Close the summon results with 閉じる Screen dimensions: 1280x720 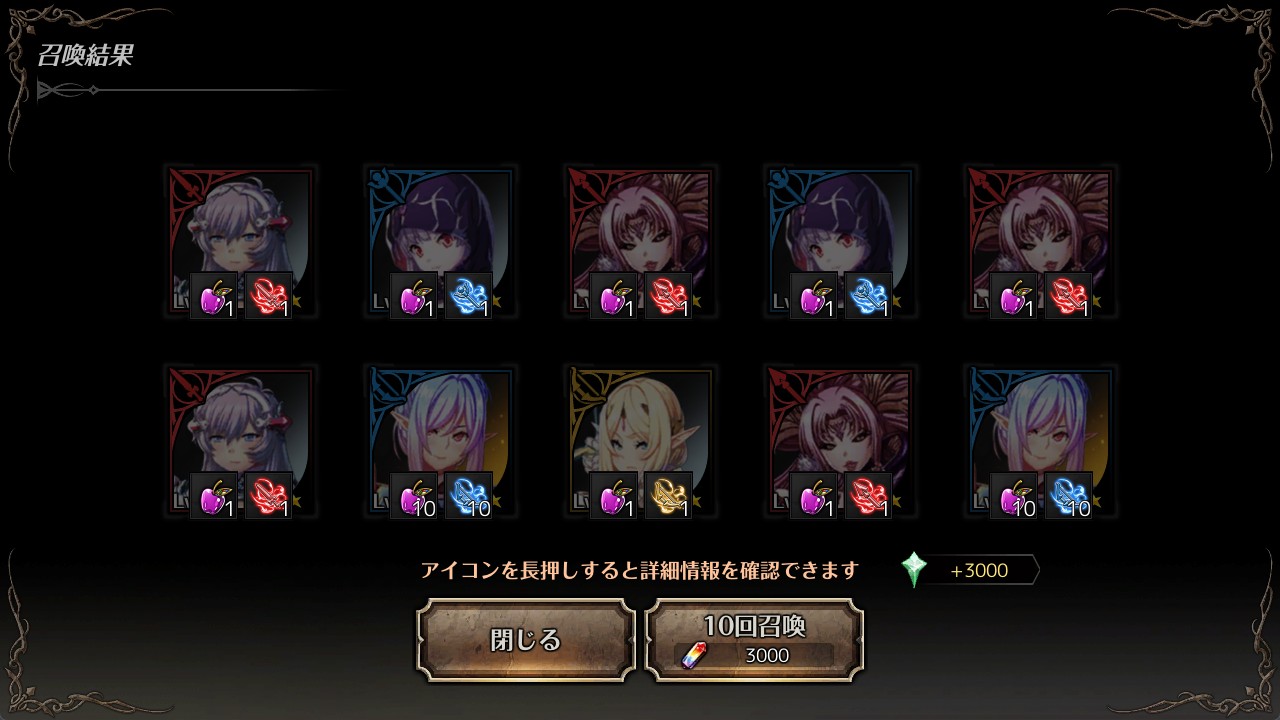click(x=526, y=640)
